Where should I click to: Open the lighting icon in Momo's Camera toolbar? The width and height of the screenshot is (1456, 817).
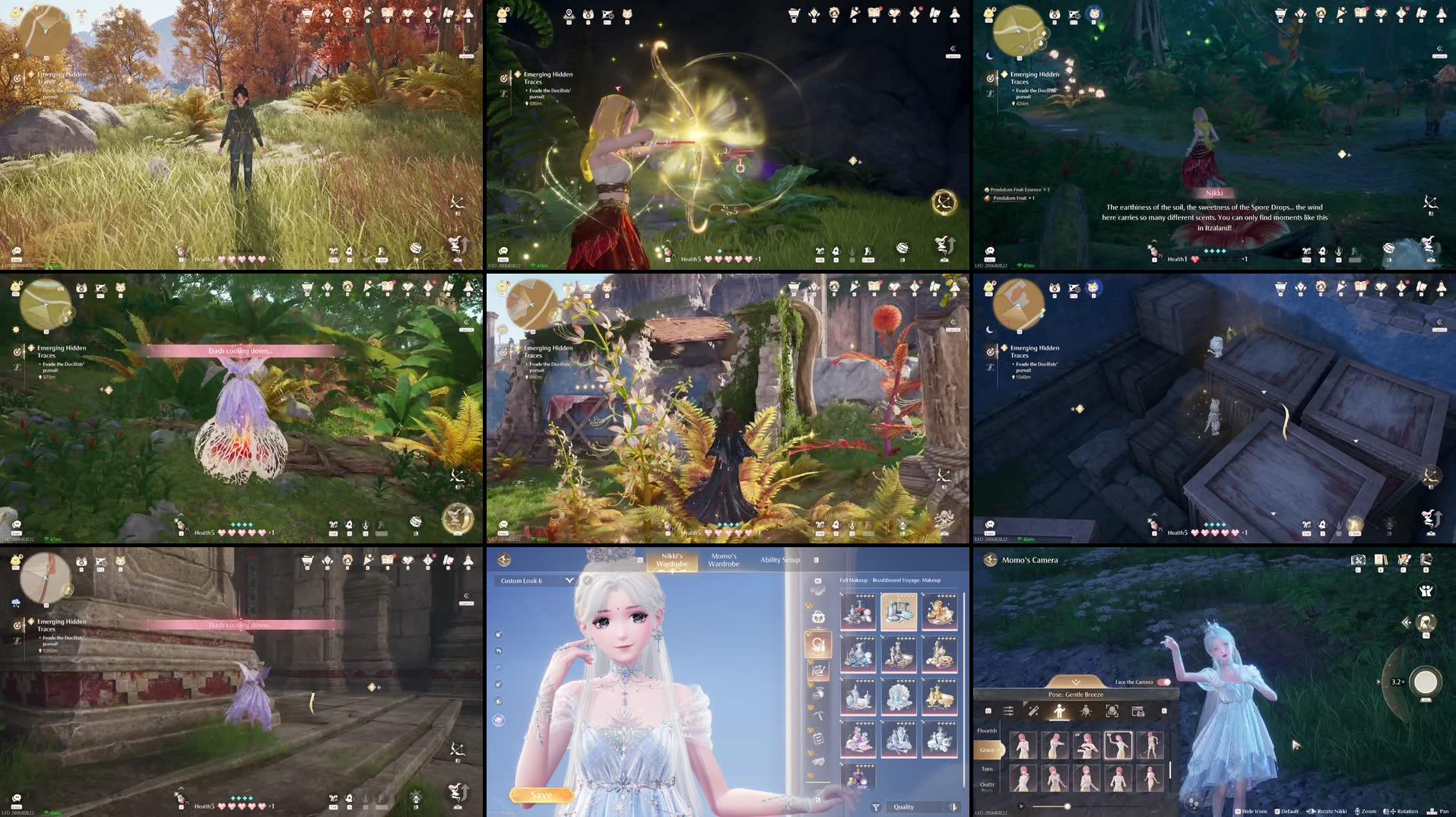tap(1087, 712)
